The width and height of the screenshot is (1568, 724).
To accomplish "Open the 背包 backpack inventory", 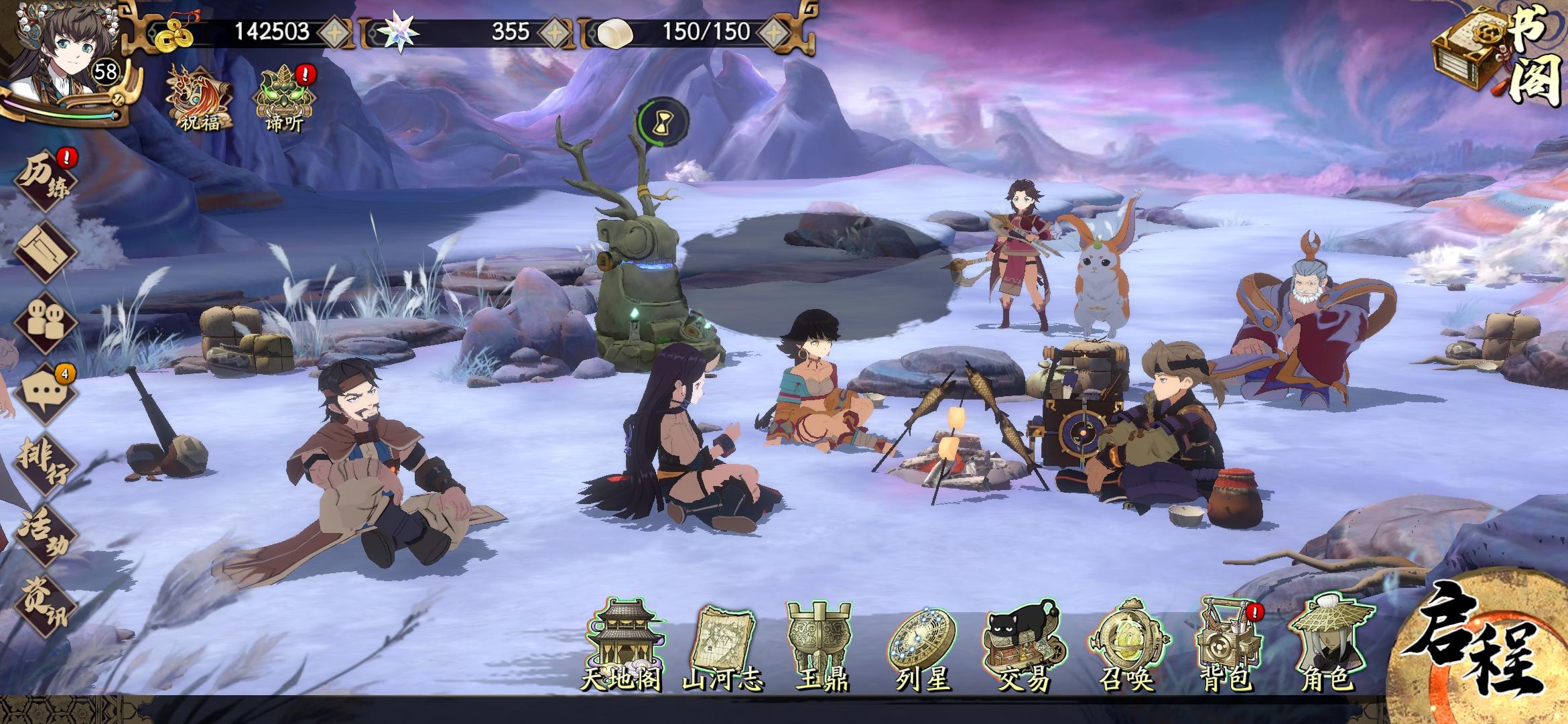I will tap(1226, 647).
